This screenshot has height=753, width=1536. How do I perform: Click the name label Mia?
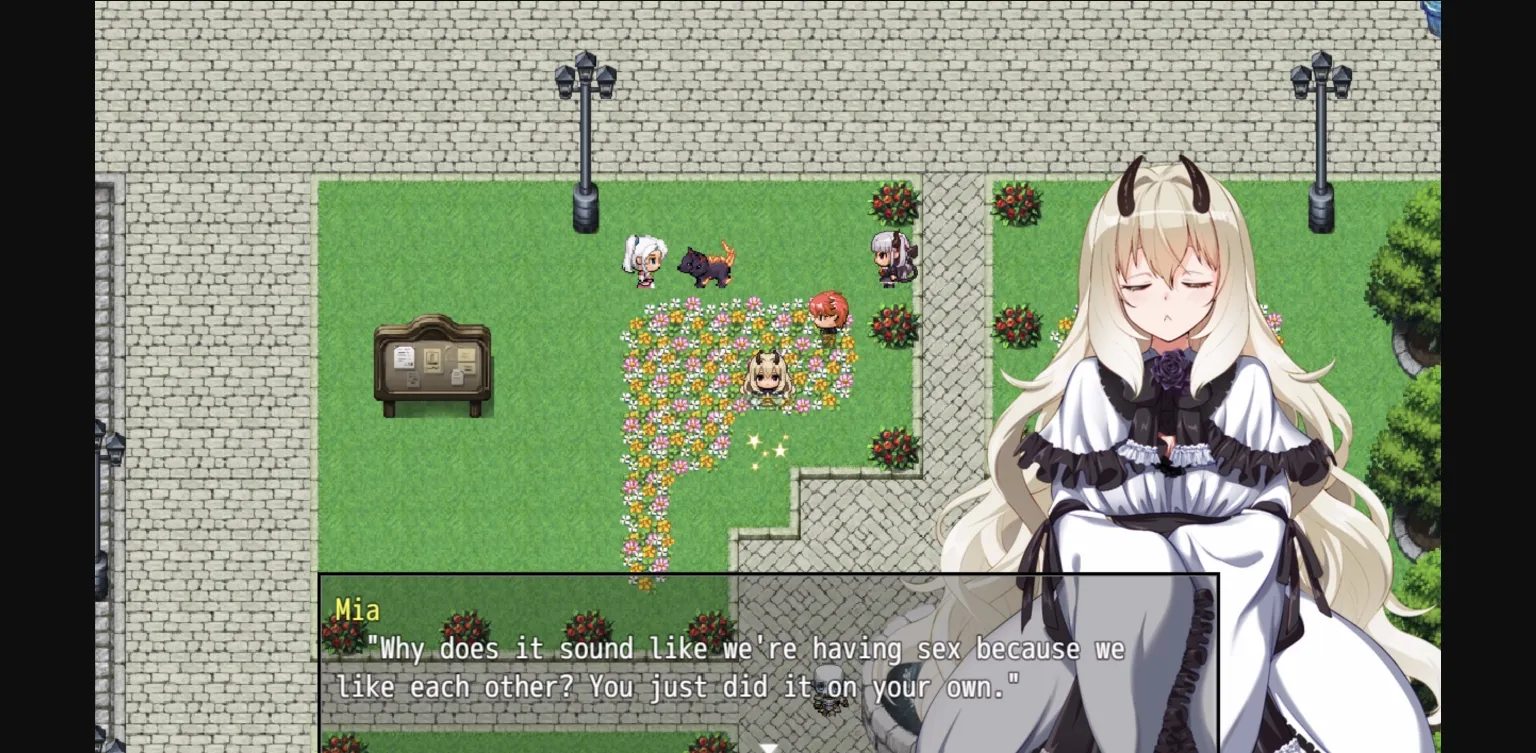coord(357,610)
